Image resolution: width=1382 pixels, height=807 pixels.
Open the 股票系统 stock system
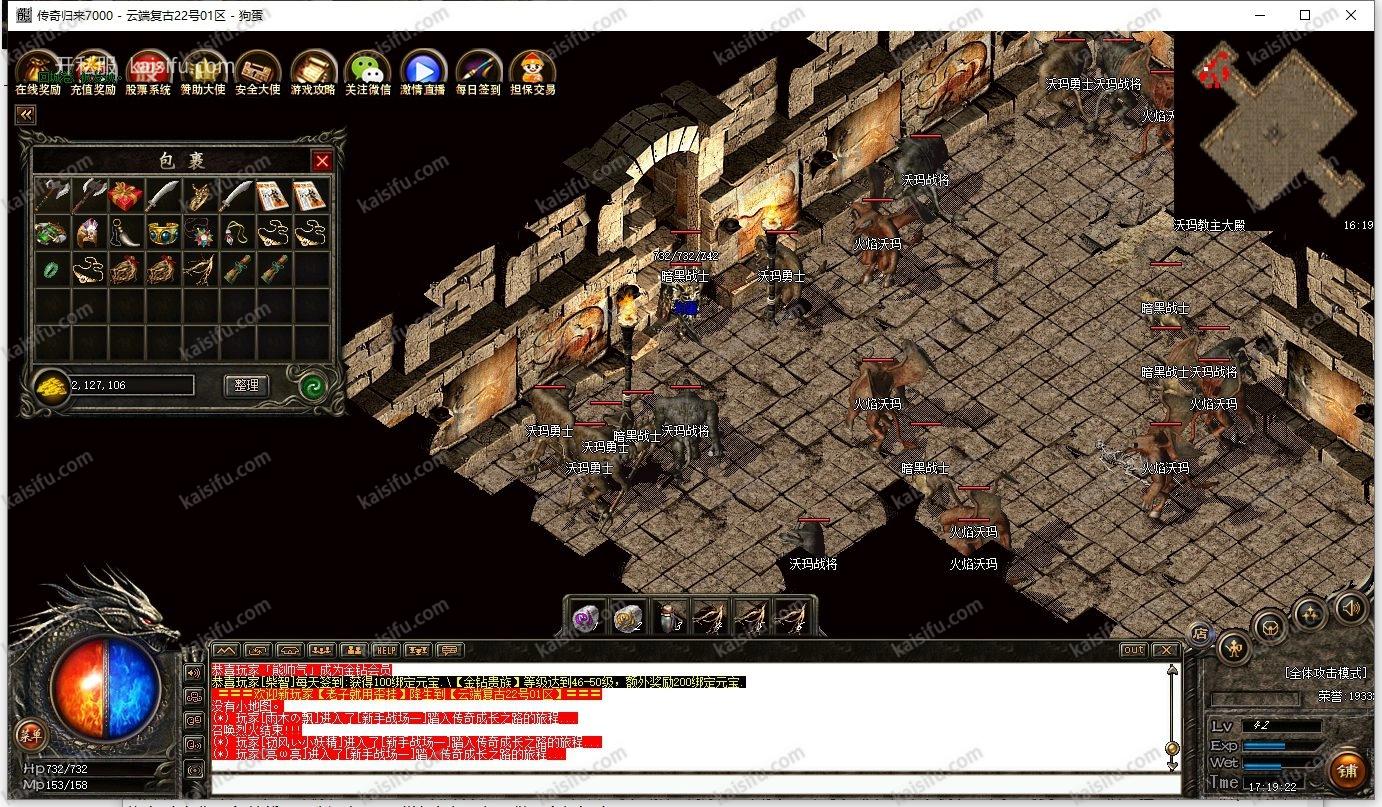[x=147, y=71]
